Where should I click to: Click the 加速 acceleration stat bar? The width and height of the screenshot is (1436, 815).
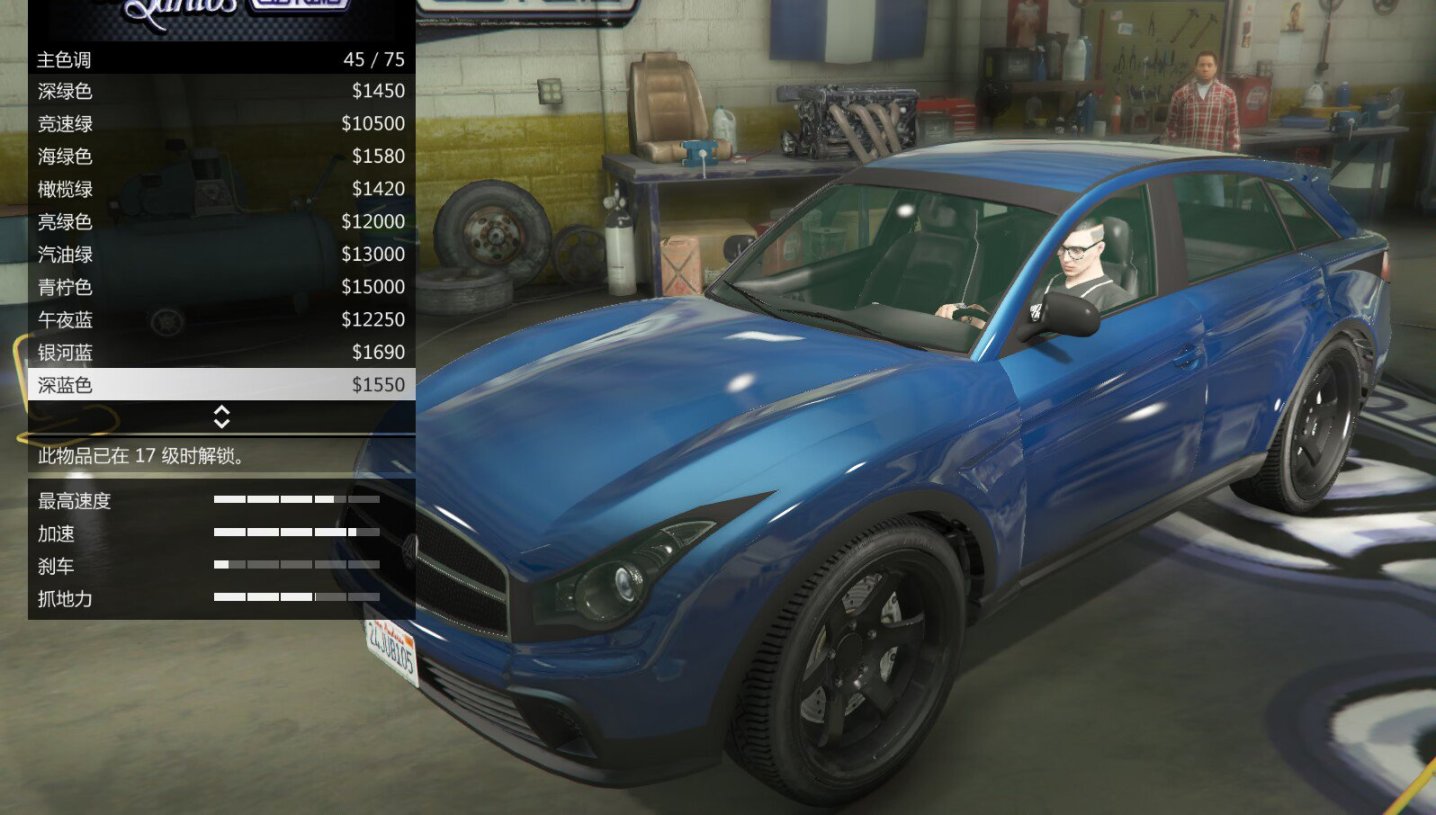click(296, 533)
